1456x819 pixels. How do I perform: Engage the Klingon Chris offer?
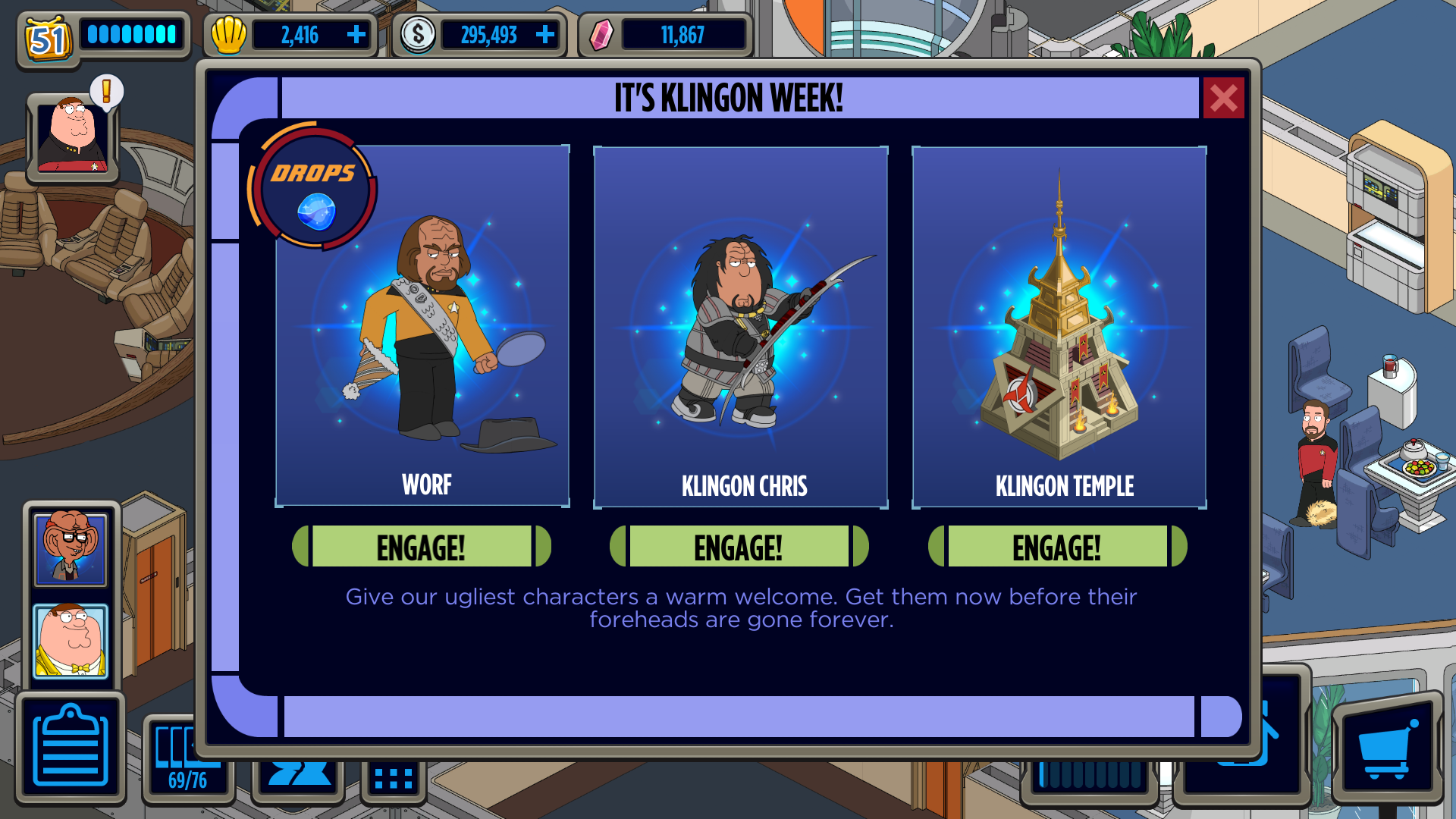tap(739, 547)
